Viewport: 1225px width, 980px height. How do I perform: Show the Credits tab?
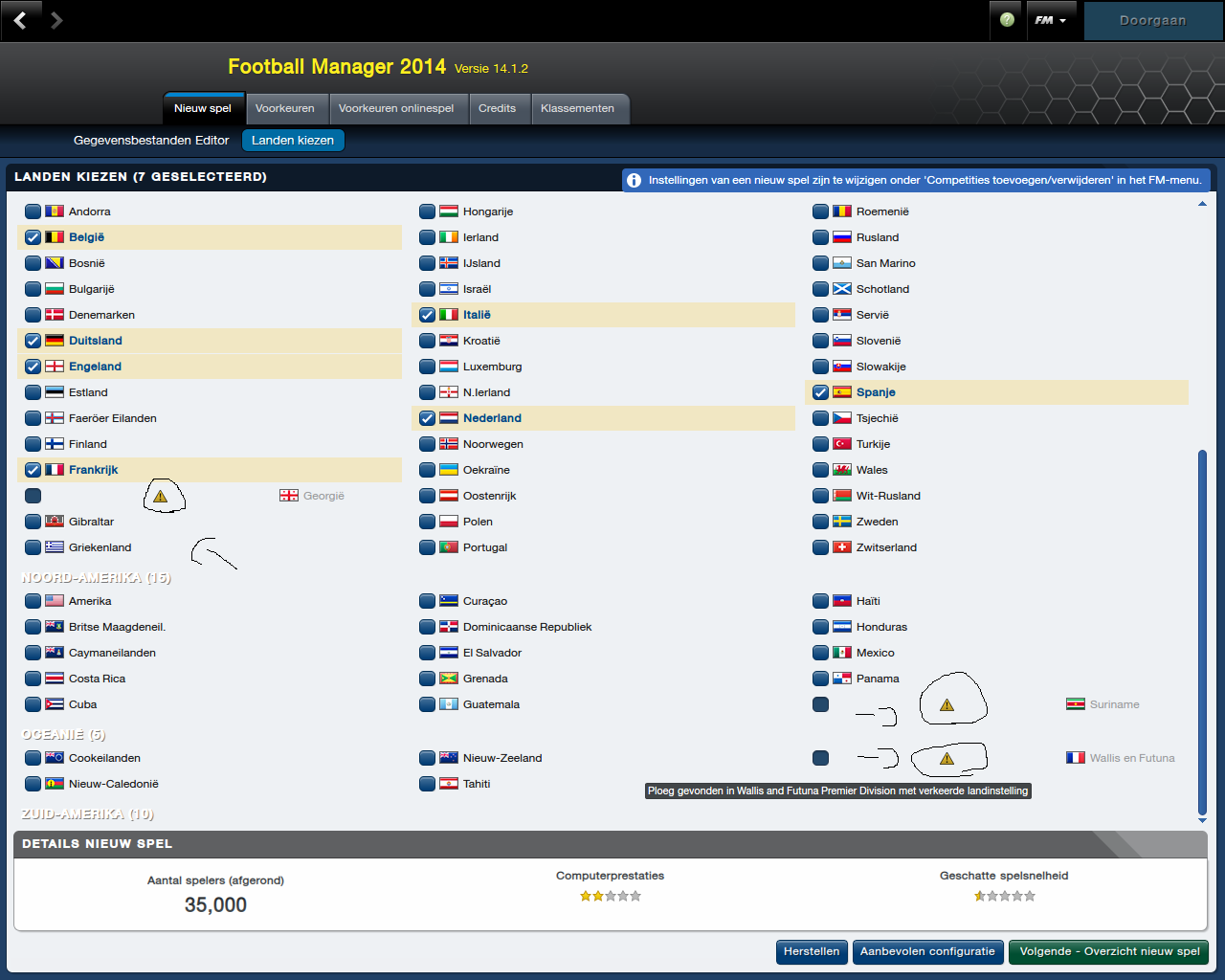[497, 108]
